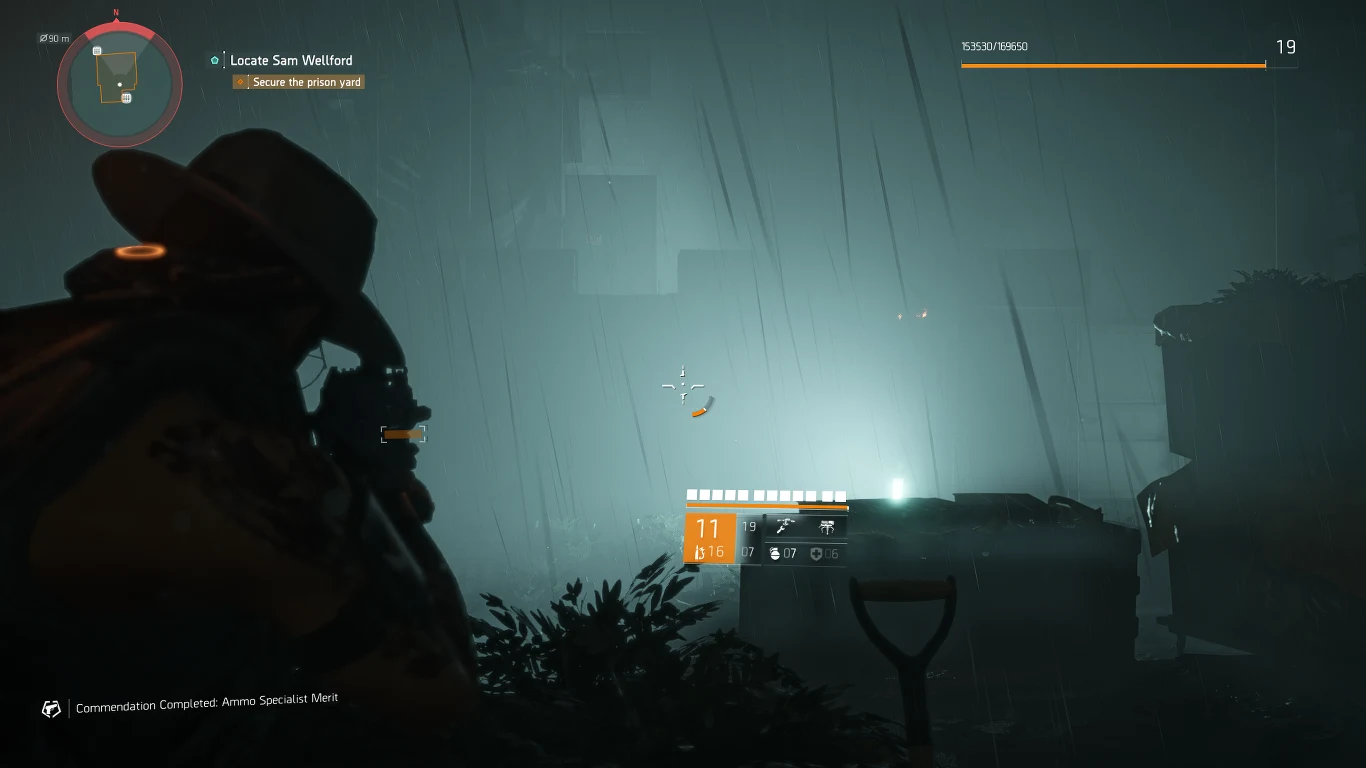The width and height of the screenshot is (1366, 768).
Task: Click the upper building marker on the minimap
Action: [96, 50]
